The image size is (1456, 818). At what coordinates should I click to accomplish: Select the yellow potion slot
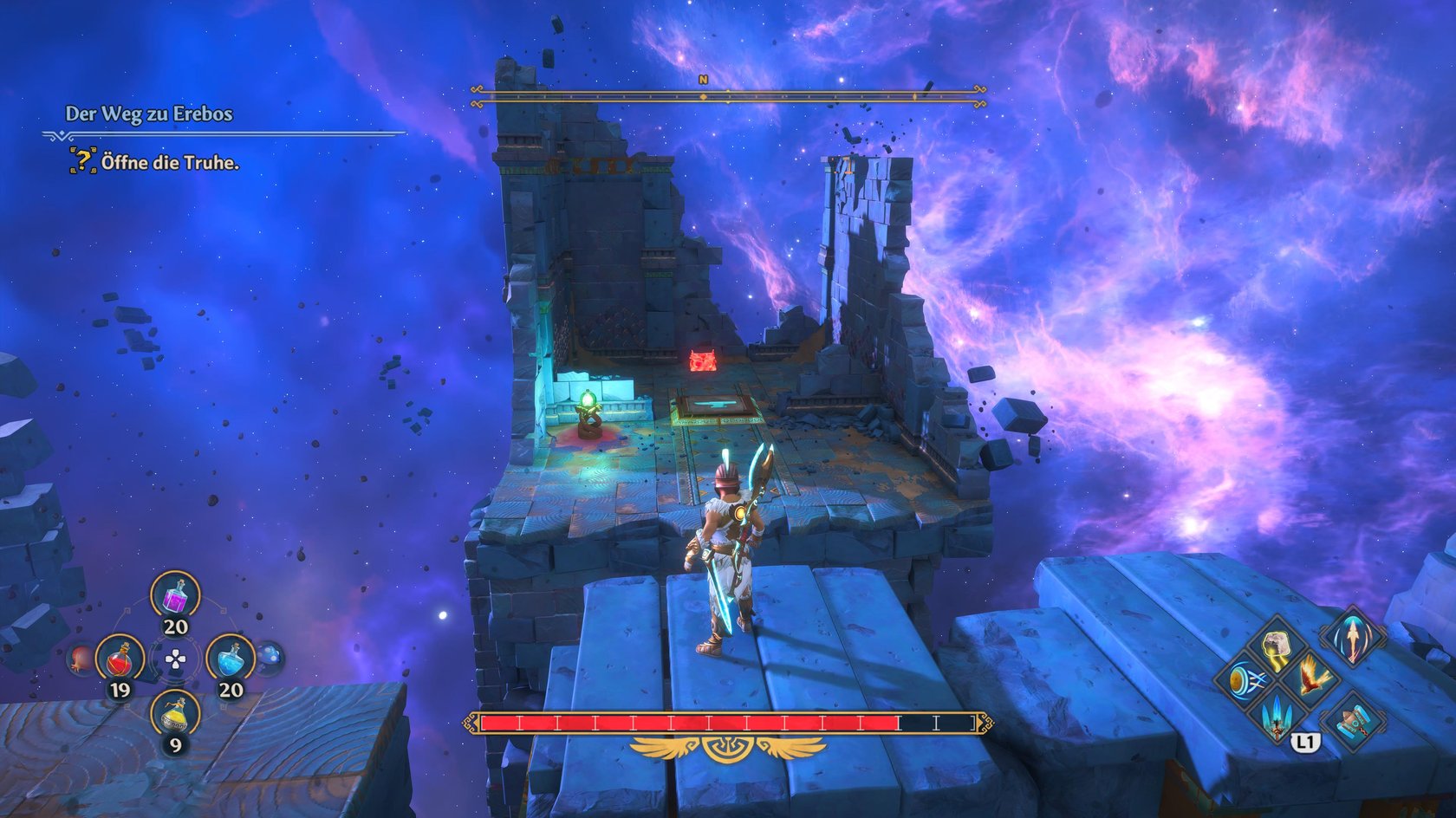pyautogui.click(x=175, y=714)
